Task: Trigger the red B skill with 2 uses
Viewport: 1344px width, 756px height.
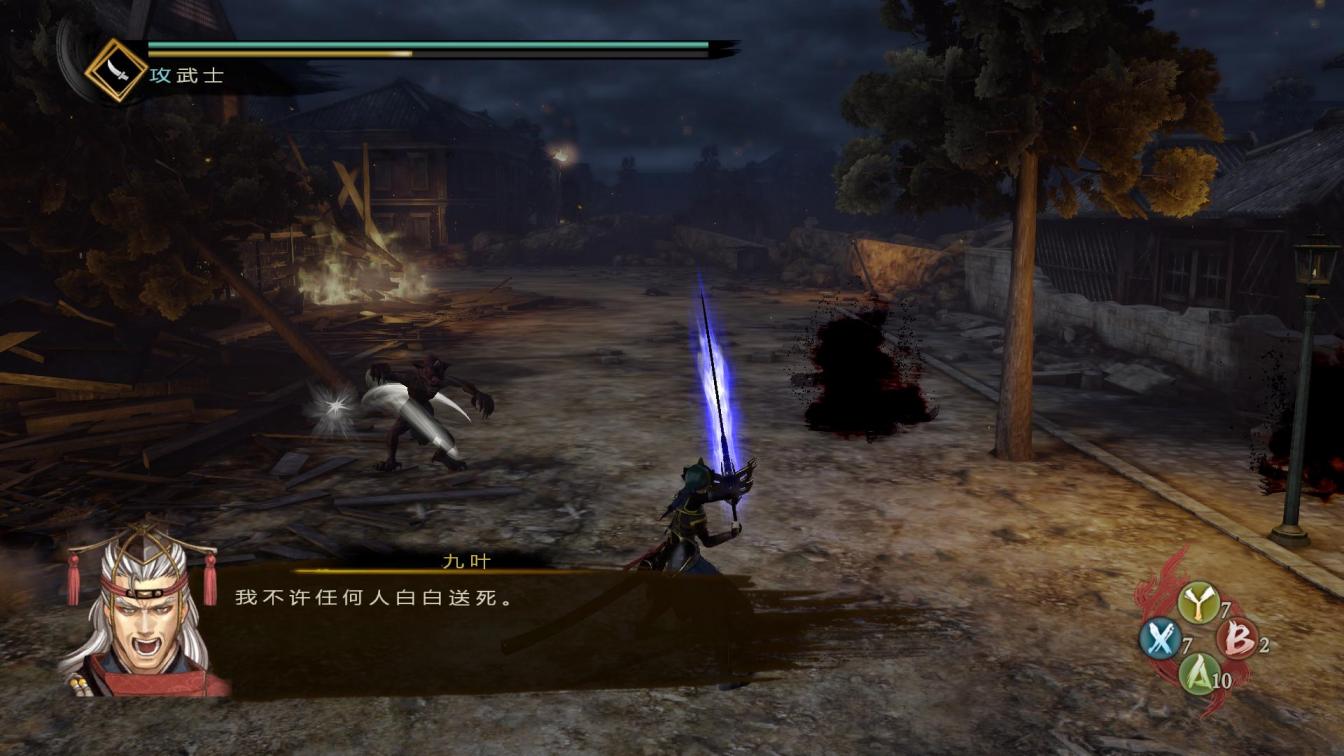Action: (1237, 638)
